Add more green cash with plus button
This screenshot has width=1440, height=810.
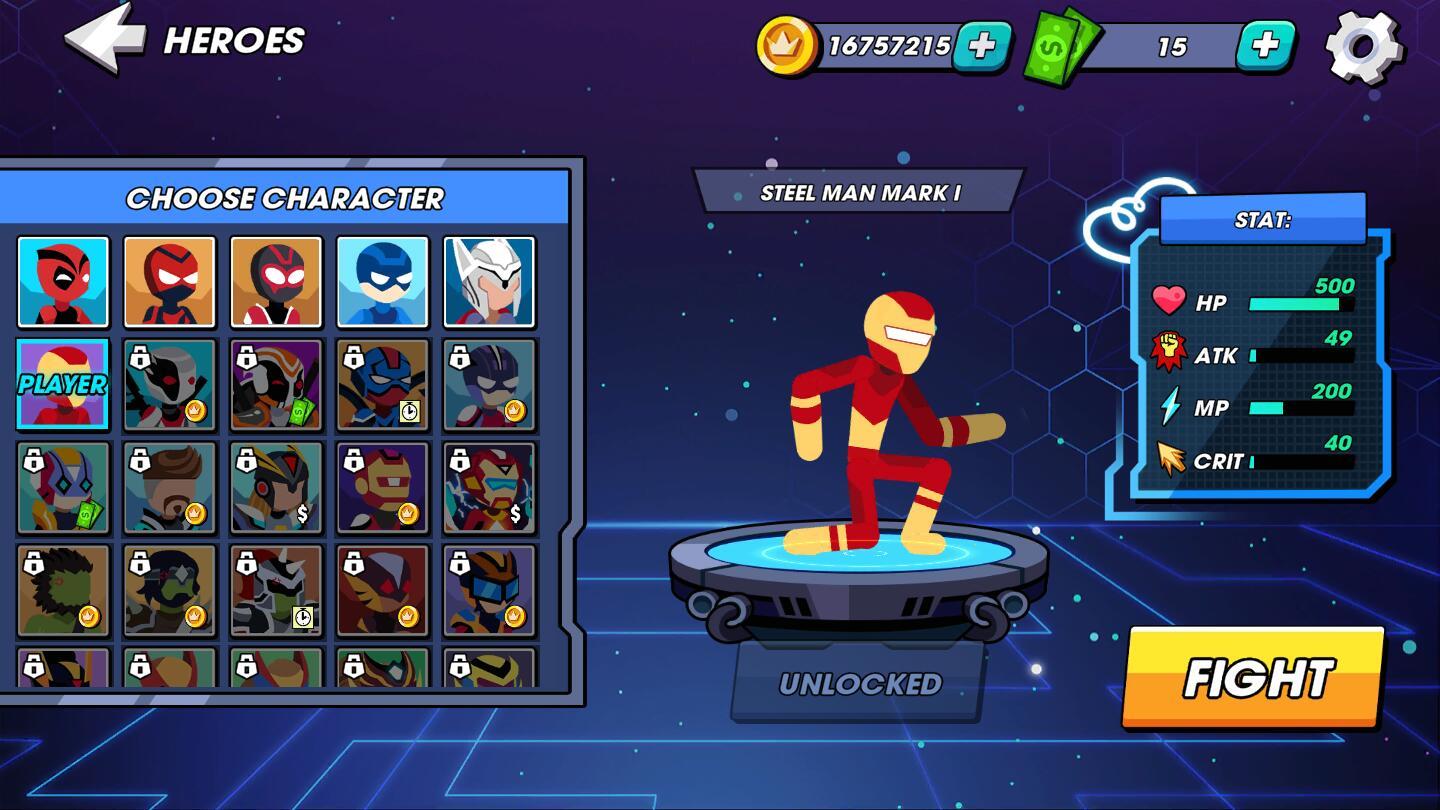click(1265, 46)
